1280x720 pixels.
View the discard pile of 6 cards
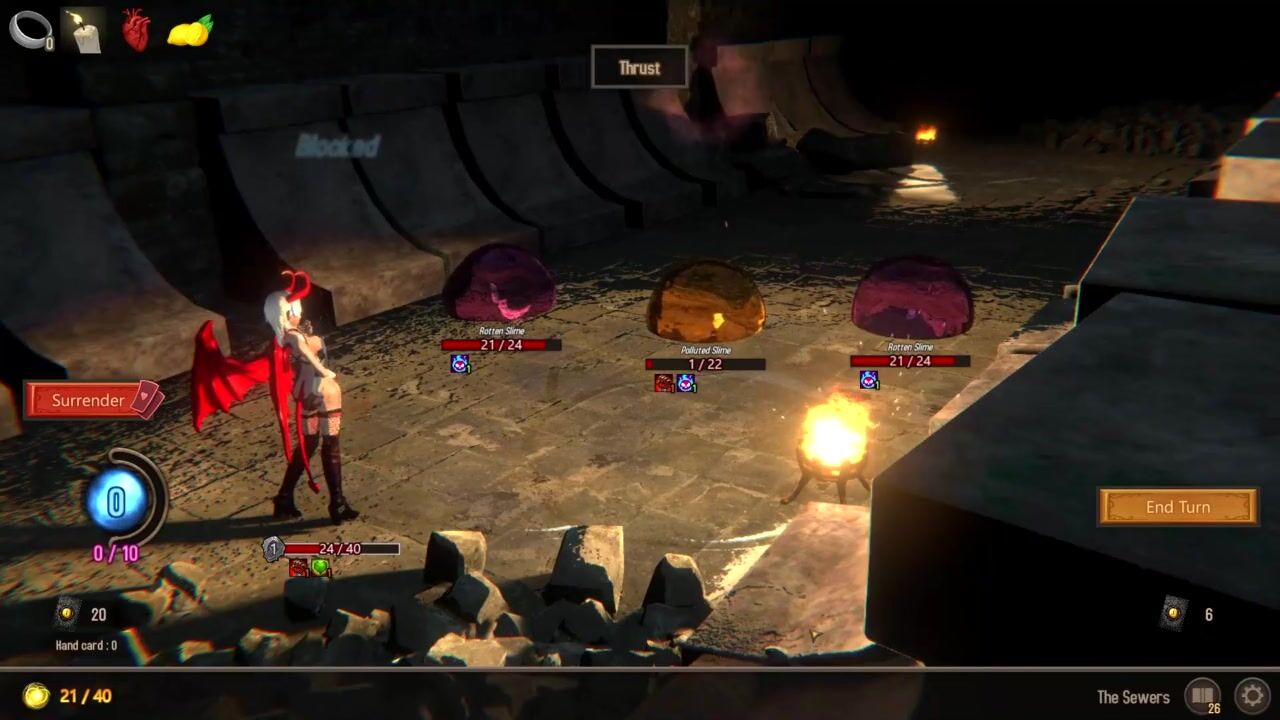(1174, 613)
